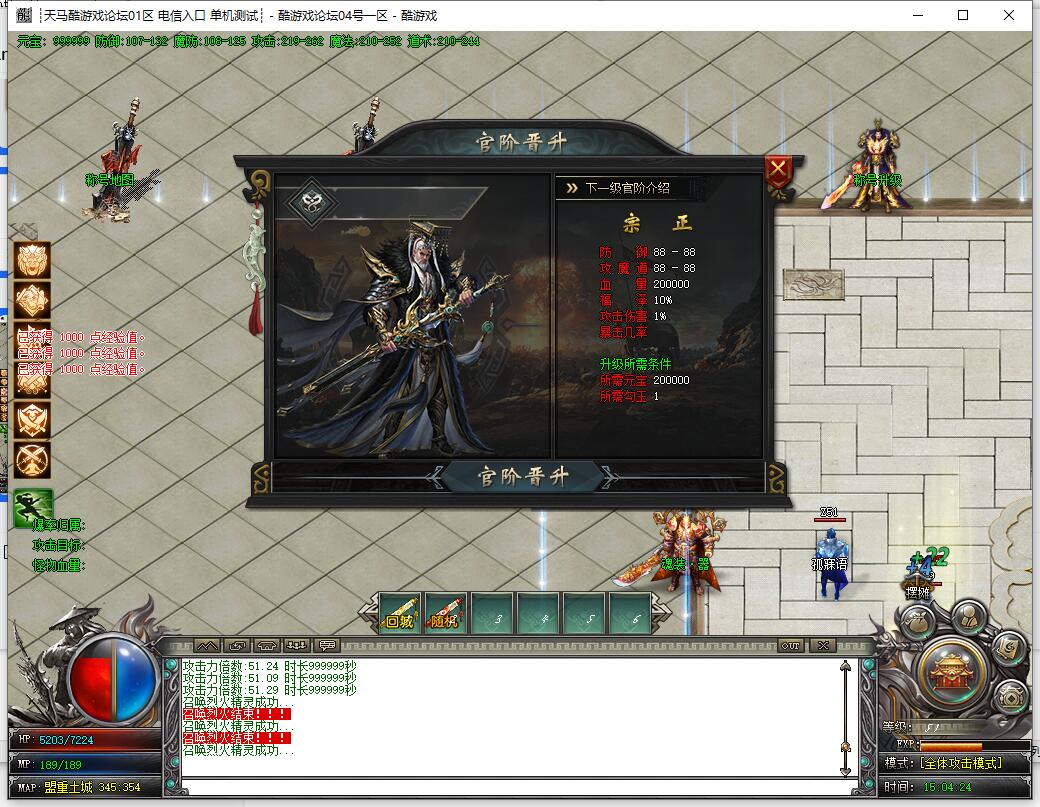Open the character silhouette round button
The width and height of the screenshot is (1040, 807).
coord(967,617)
